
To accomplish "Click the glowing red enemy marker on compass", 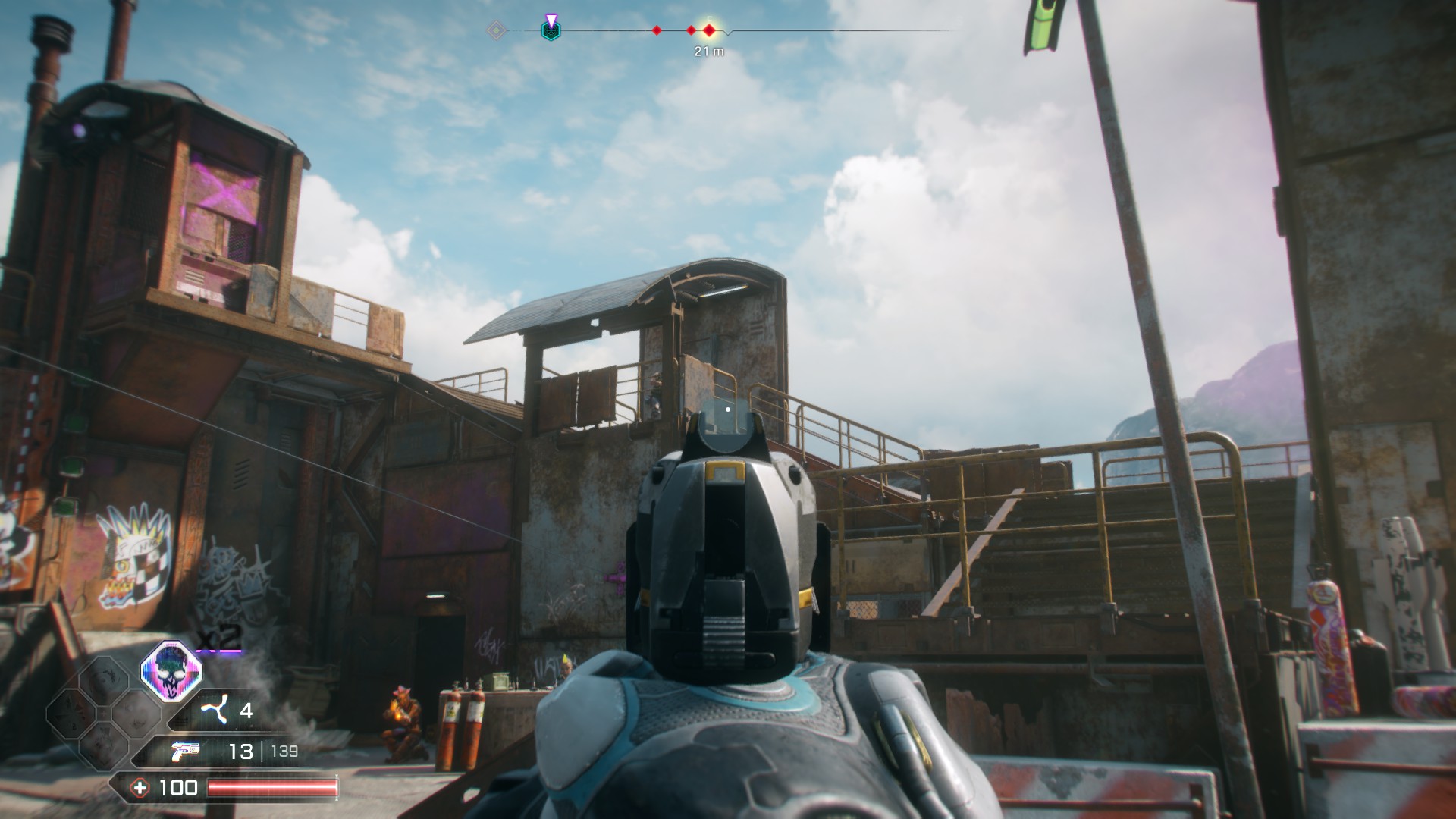I will 709,30.
